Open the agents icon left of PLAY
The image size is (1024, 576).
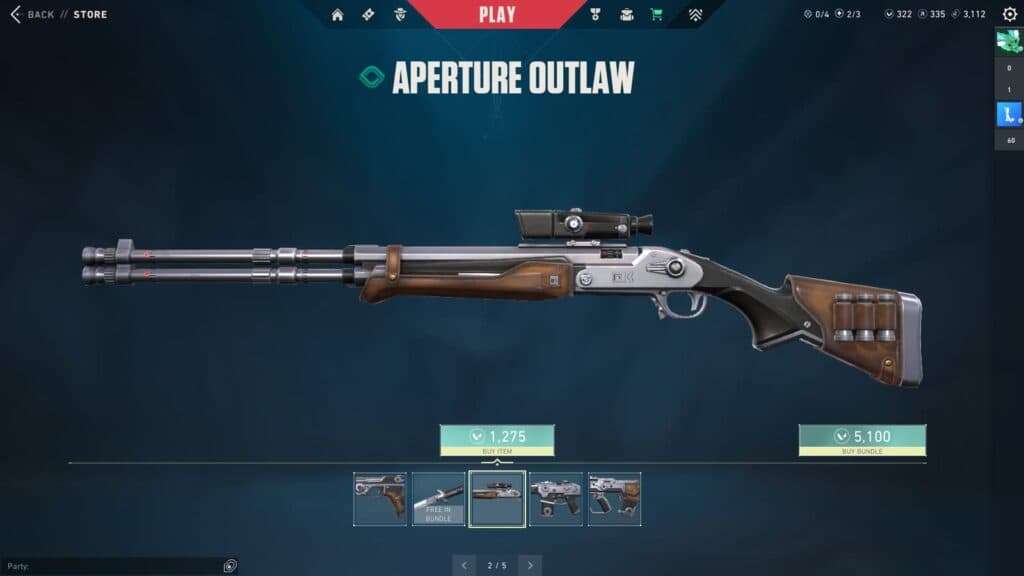coord(400,15)
